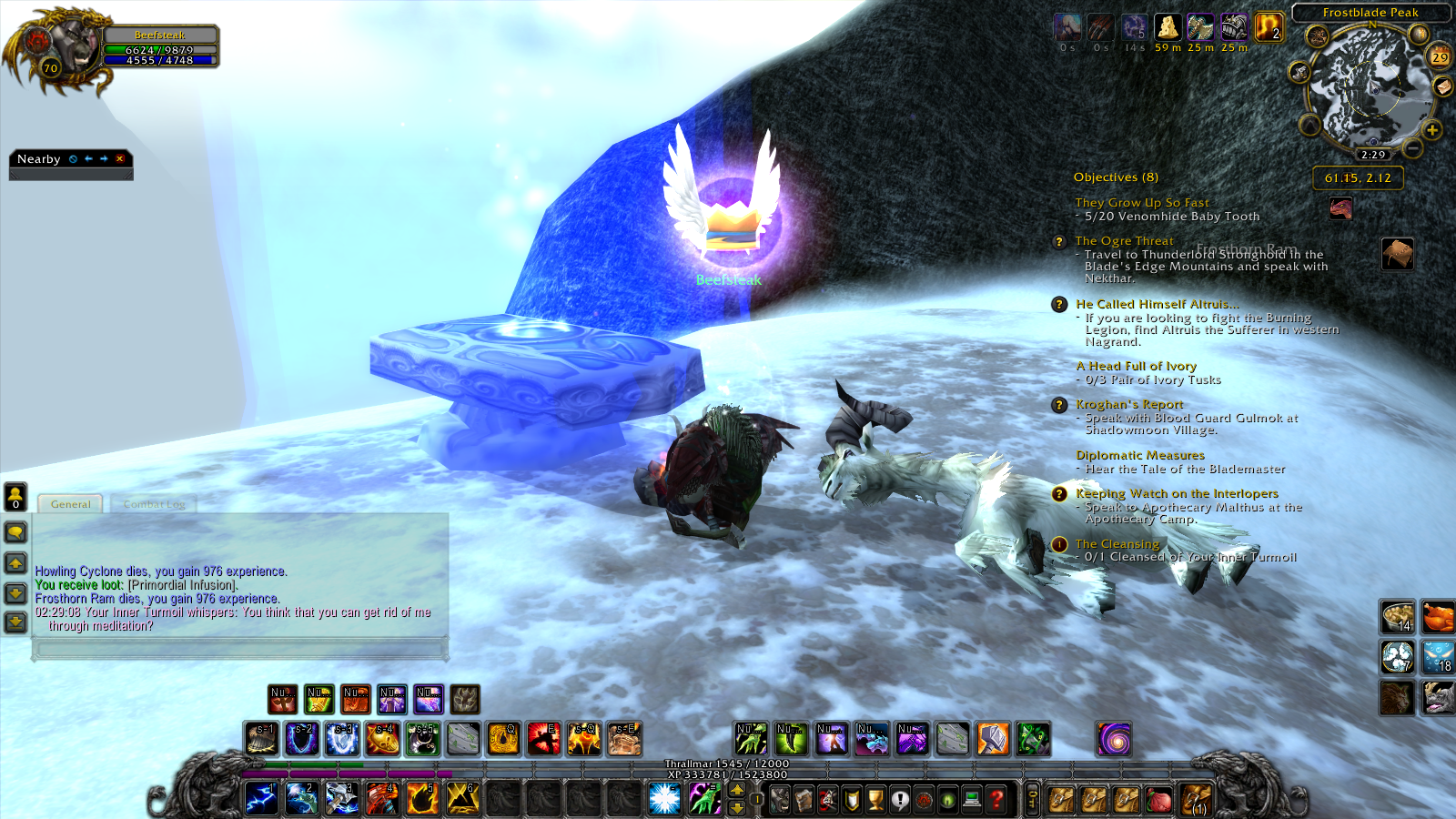Select The Cleansing quest in the objectives tracker
The width and height of the screenshot is (1456, 819).
(x=1117, y=543)
